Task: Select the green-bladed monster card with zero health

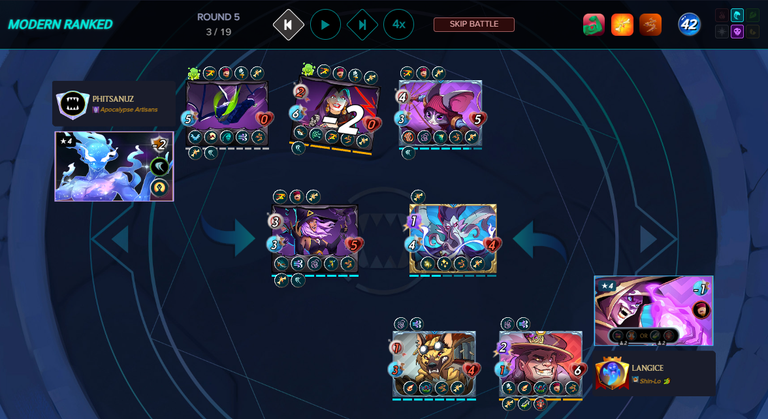Action: (226, 113)
